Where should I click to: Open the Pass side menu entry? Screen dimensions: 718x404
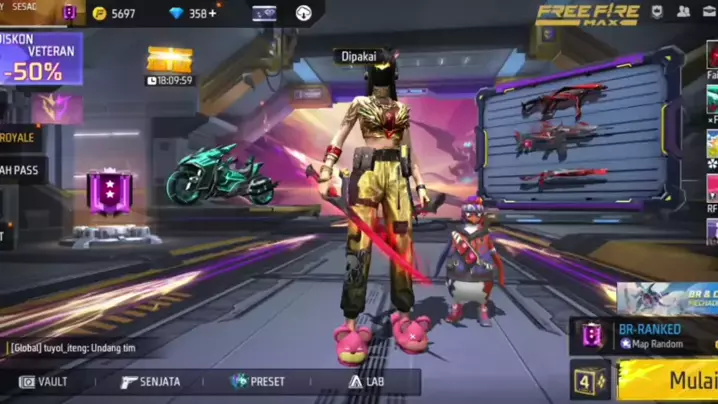[20, 170]
